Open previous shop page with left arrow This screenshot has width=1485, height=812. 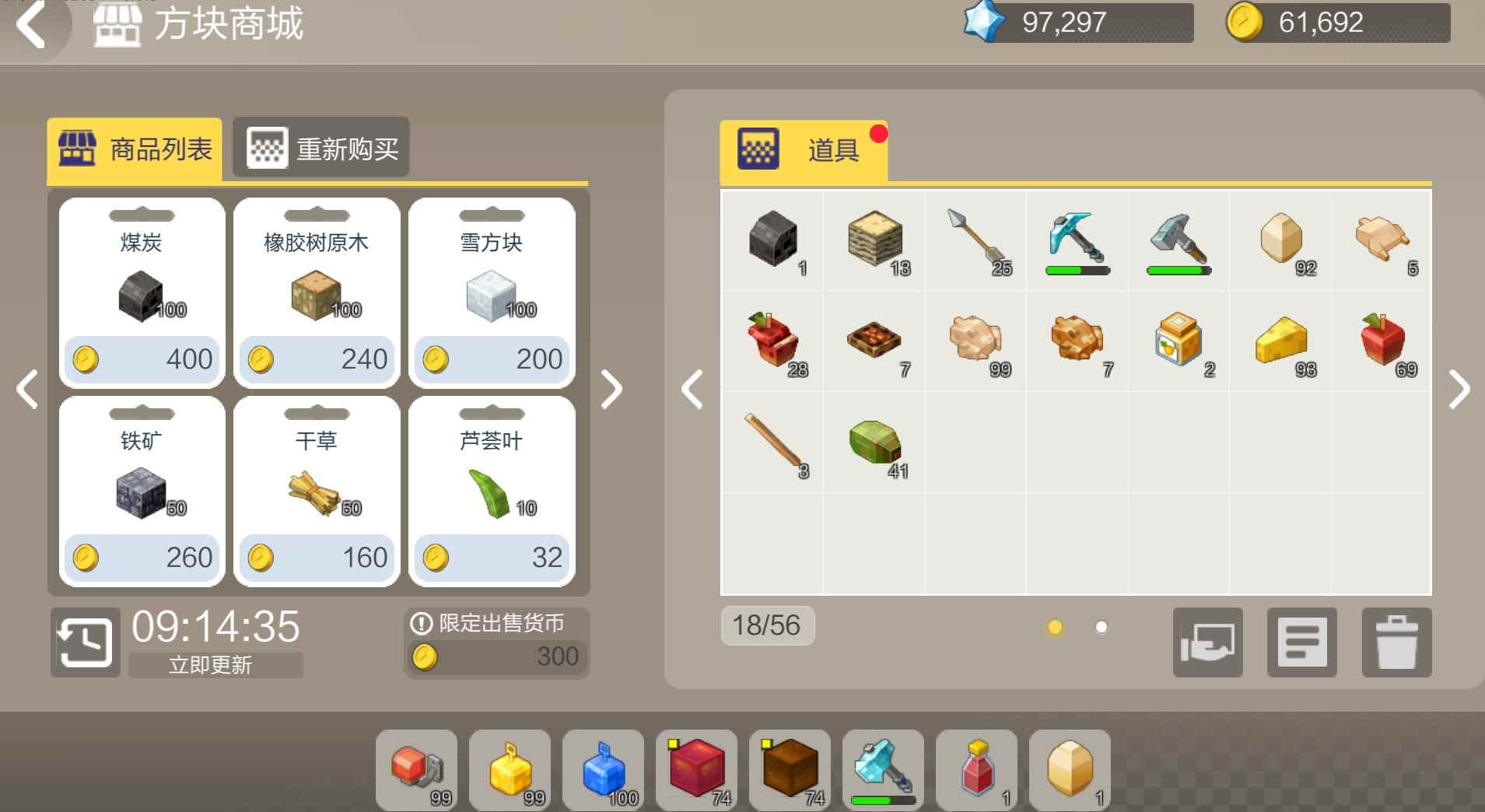coord(27,389)
